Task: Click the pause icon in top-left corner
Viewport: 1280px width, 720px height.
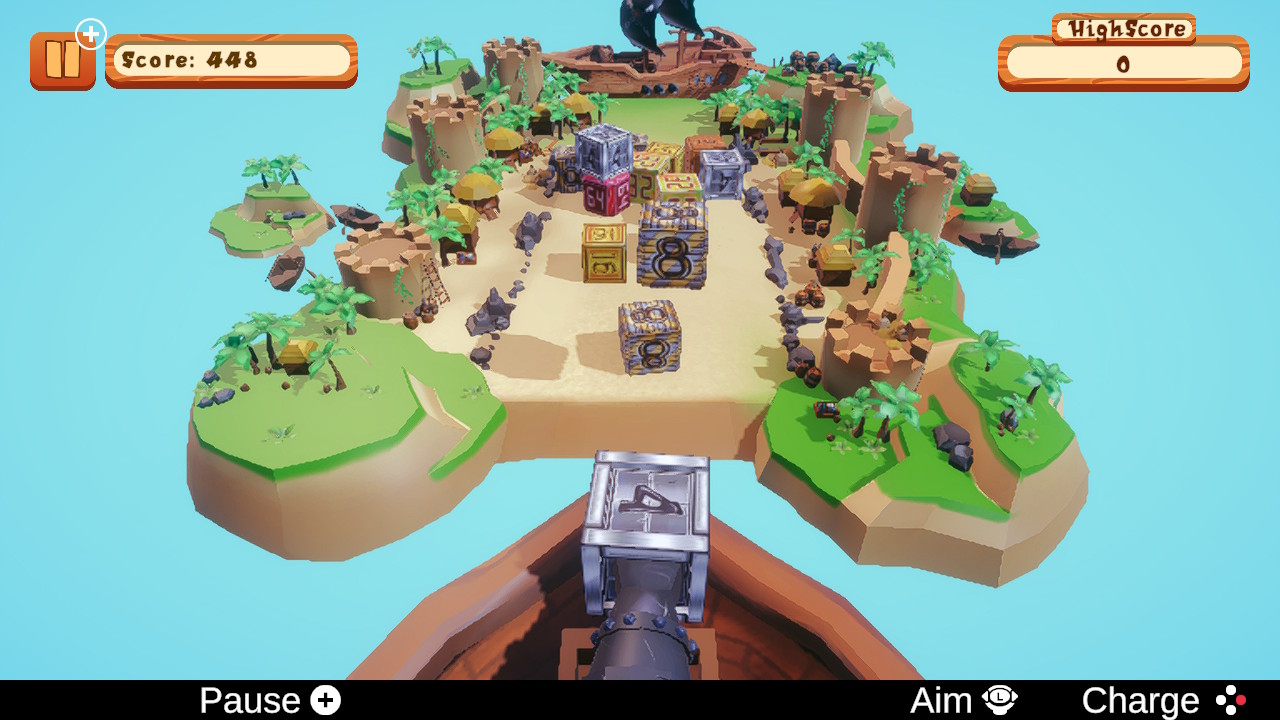Action: click(63, 60)
